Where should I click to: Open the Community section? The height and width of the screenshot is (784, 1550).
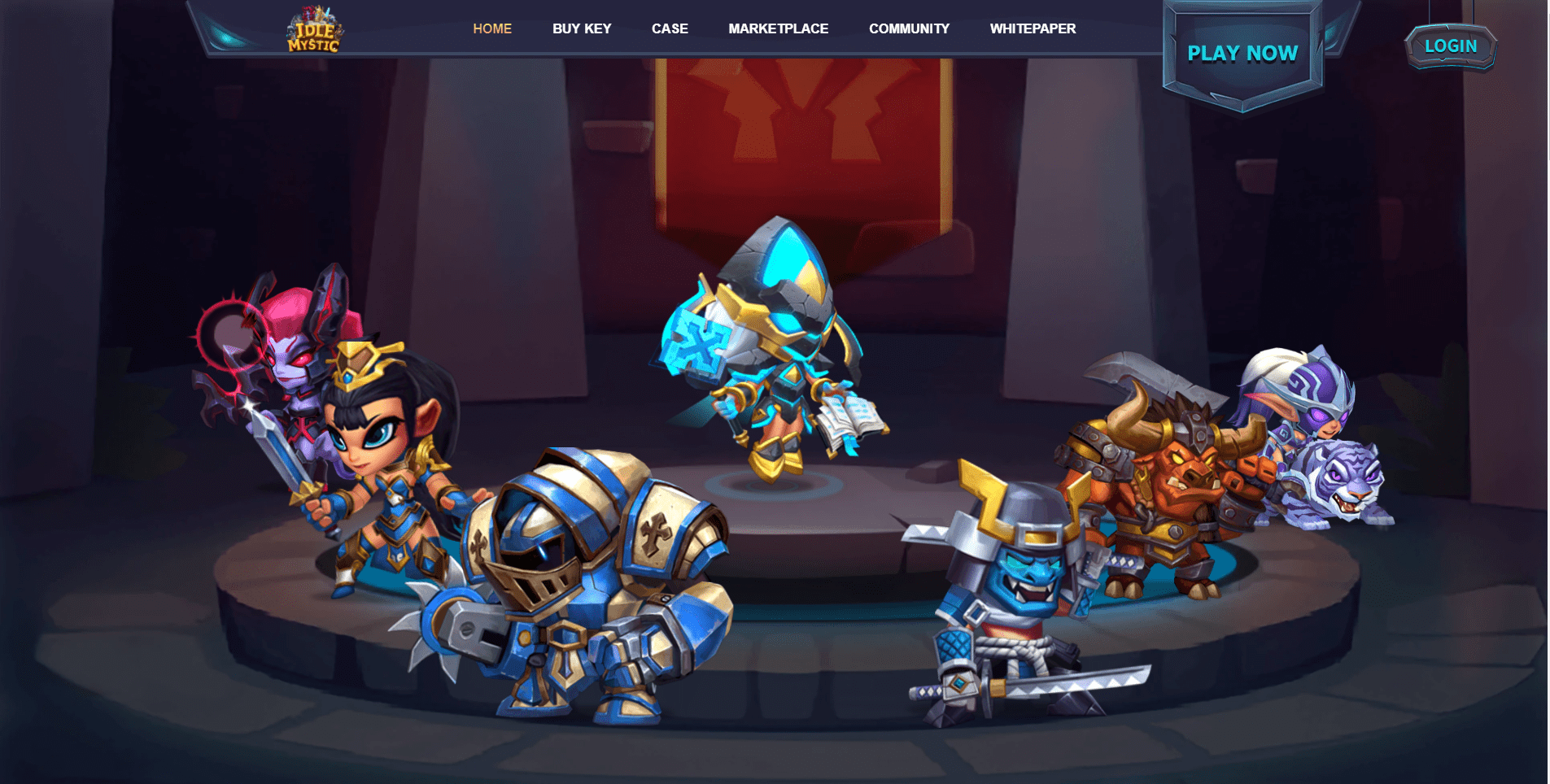[x=909, y=28]
